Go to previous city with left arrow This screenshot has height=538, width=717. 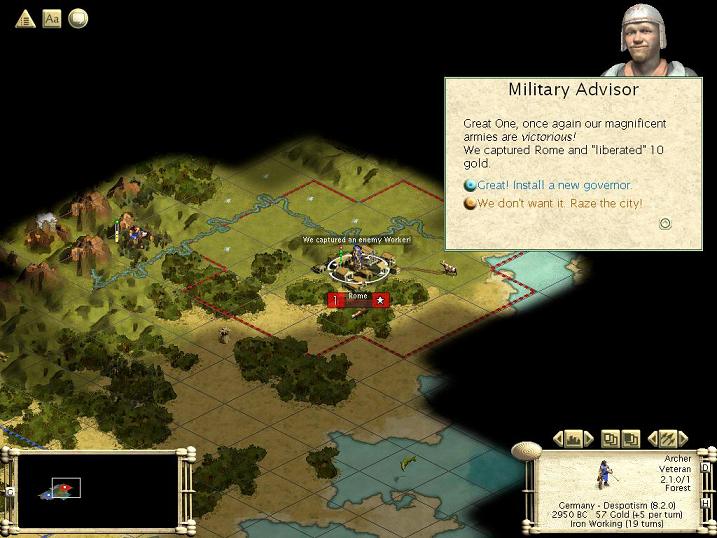557,438
